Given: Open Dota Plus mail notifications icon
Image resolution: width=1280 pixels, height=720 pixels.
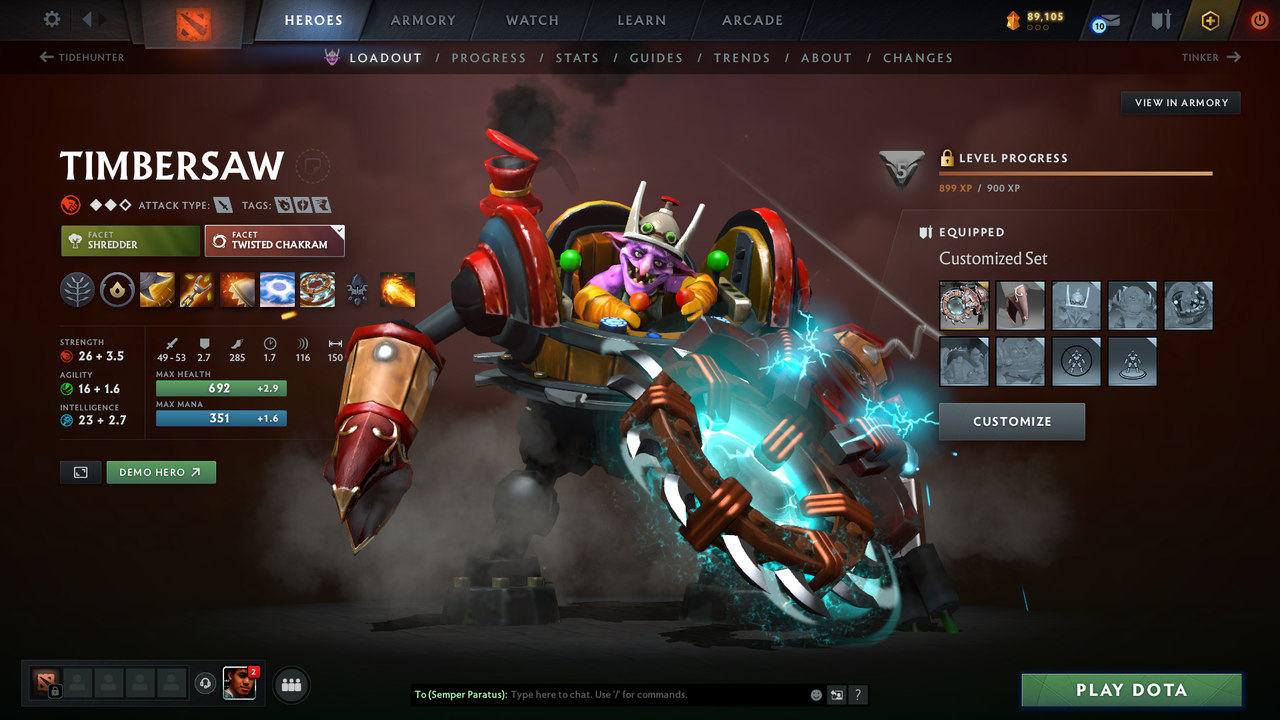Looking at the screenshot, I should click(1104, 20).
